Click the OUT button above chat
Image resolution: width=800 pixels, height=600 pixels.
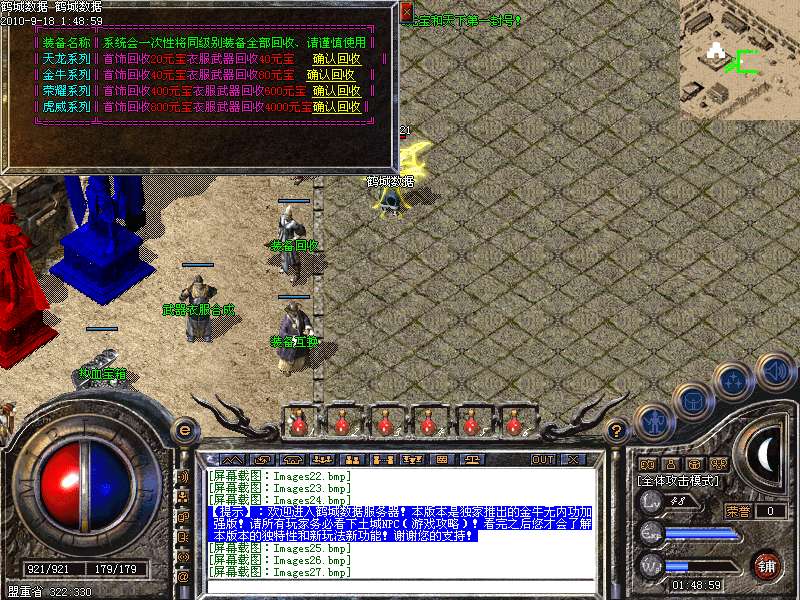[543, 460]
